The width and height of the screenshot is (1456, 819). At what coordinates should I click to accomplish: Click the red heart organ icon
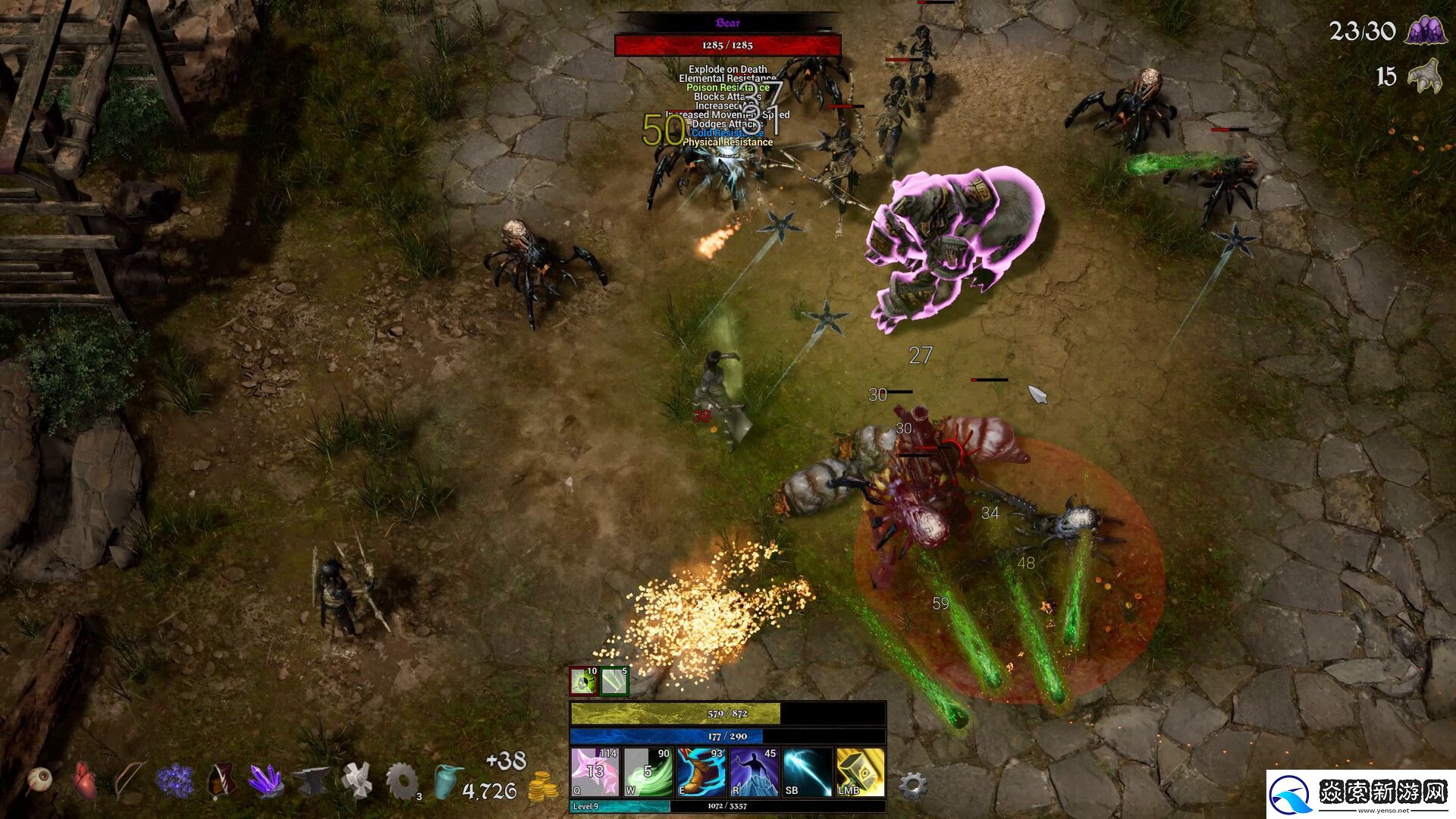tap(83, 780)
